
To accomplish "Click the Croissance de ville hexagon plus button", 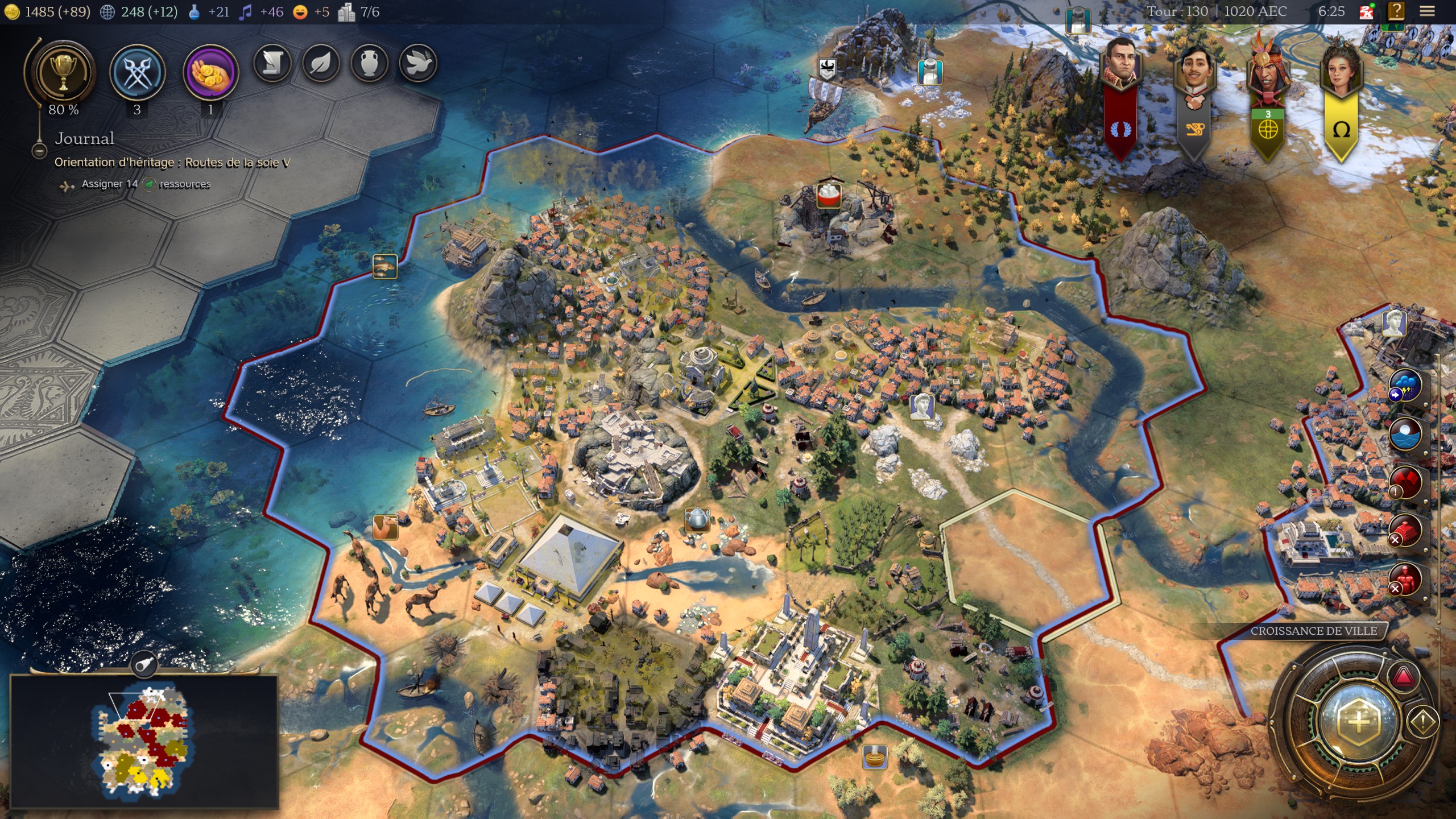I will pyautogui.click(x=1358, y=721).
